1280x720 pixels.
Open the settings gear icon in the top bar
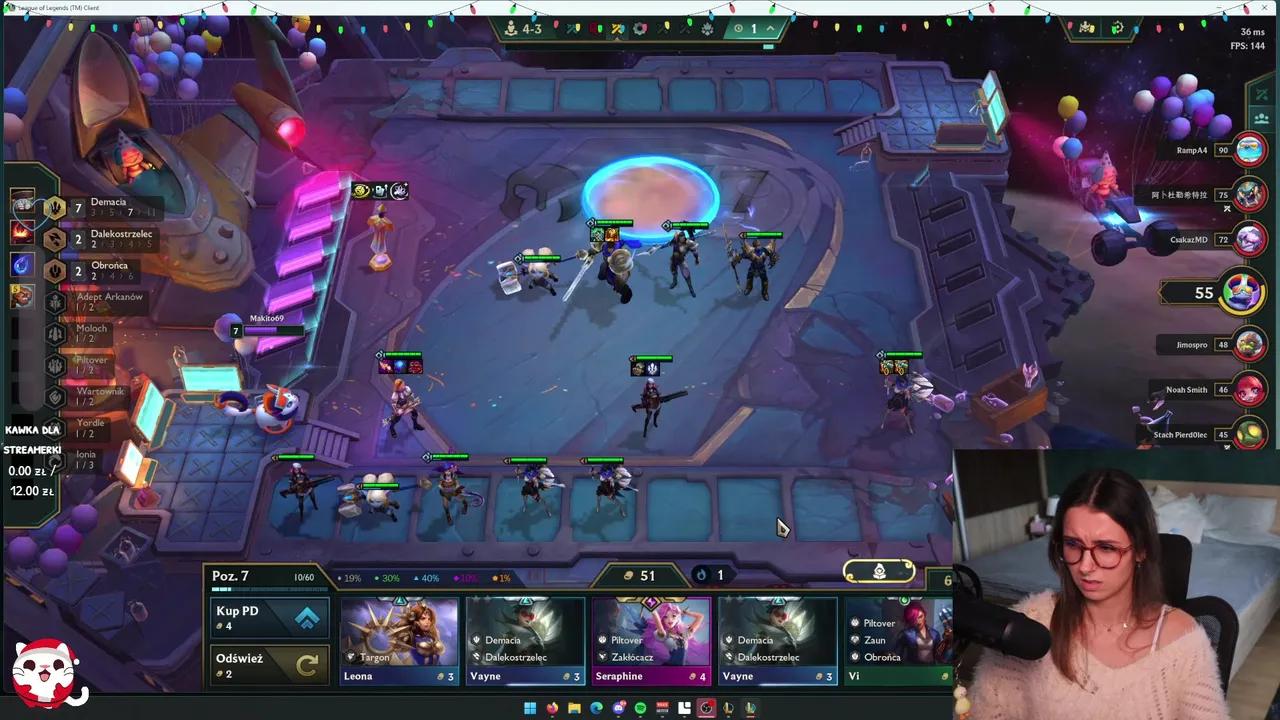640,29
